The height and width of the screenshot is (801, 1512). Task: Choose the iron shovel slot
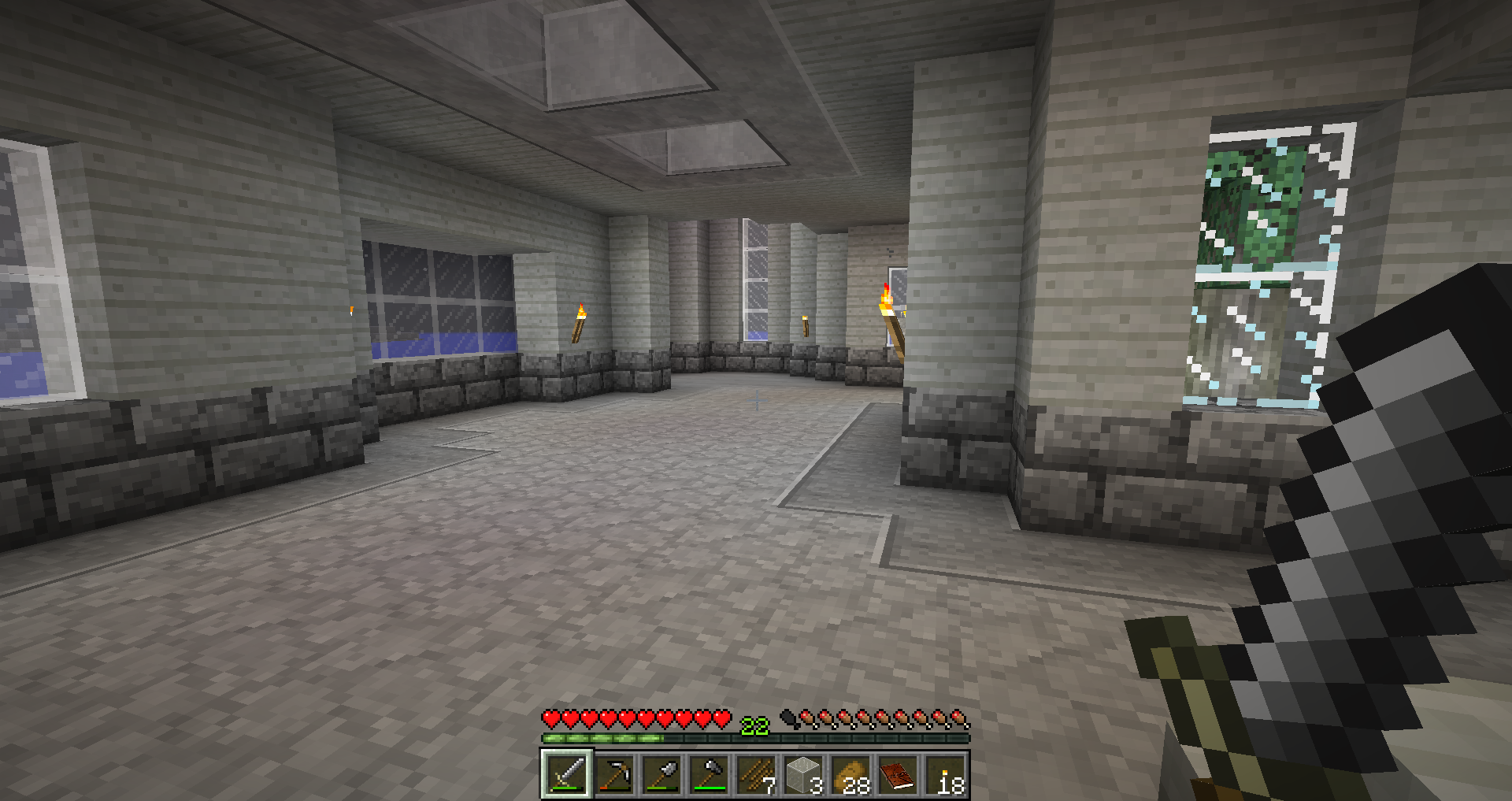point(661,774)
